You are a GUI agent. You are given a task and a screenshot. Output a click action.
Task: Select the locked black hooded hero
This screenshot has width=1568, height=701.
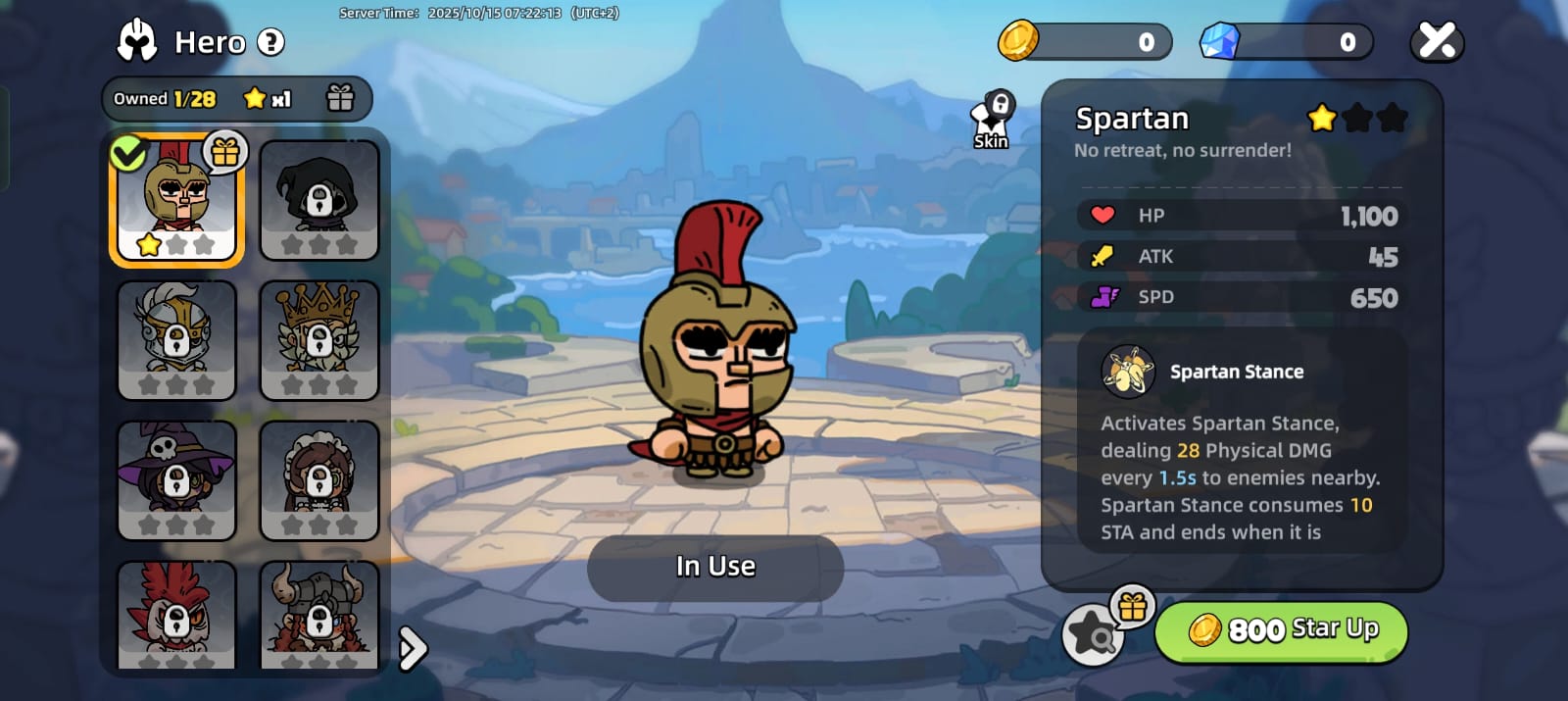coord(318,200)
